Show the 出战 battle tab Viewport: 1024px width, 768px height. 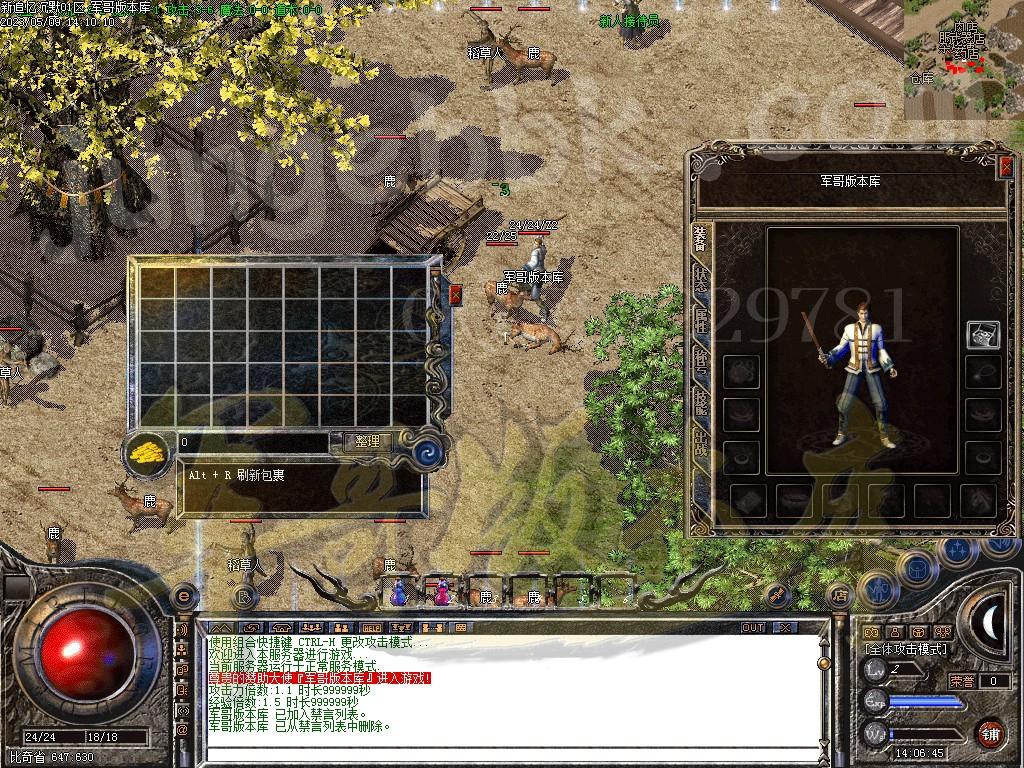click(701, 440)
